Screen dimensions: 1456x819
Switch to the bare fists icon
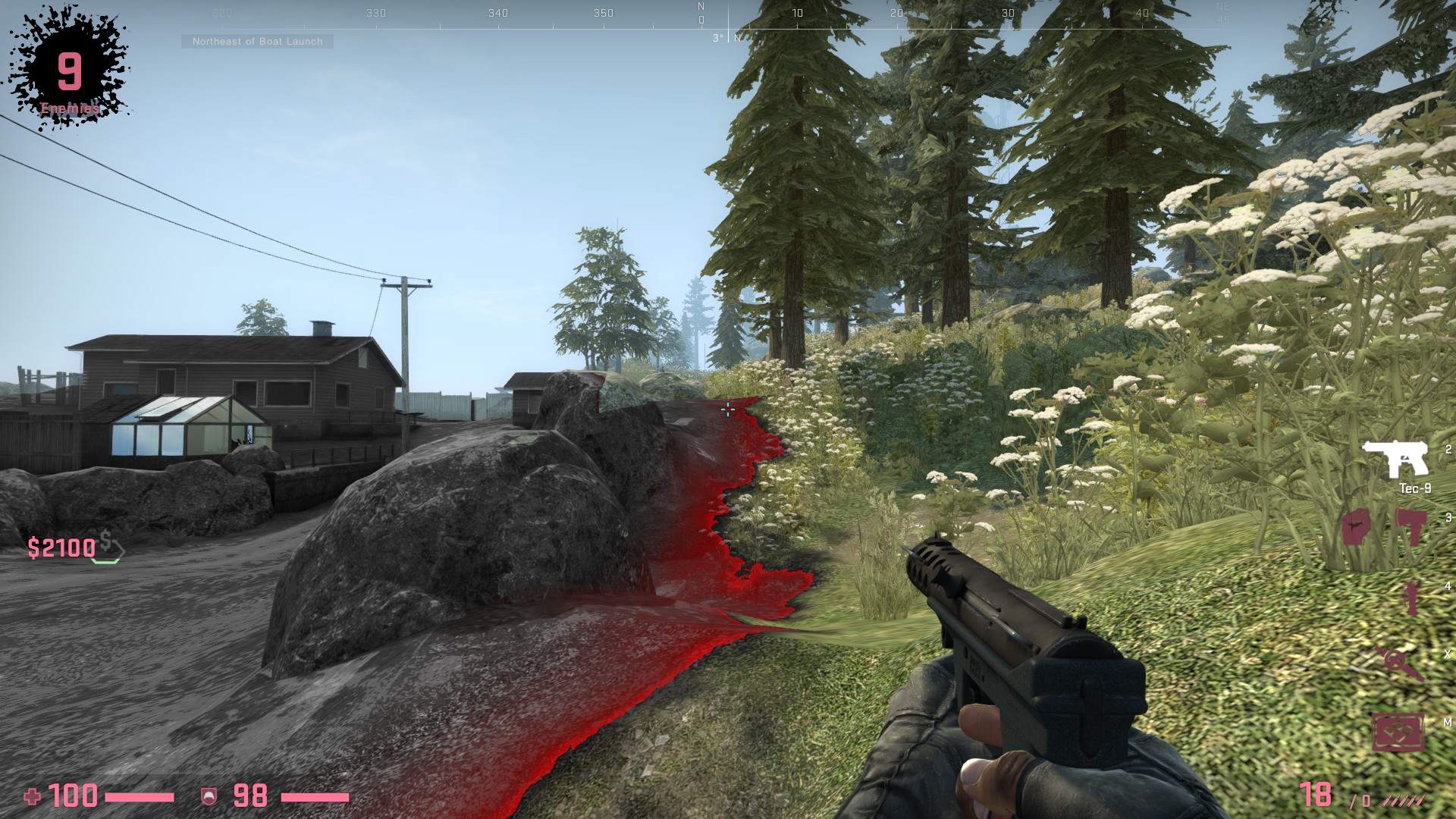point(1356,526)
